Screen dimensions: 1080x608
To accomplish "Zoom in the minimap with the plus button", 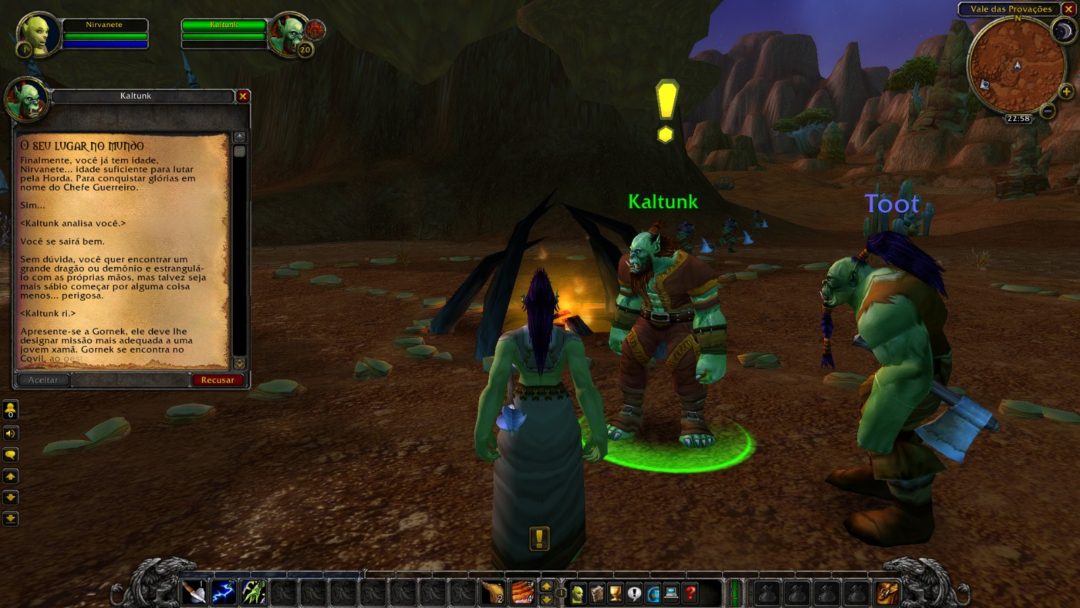I will [x=1065, y=92].
